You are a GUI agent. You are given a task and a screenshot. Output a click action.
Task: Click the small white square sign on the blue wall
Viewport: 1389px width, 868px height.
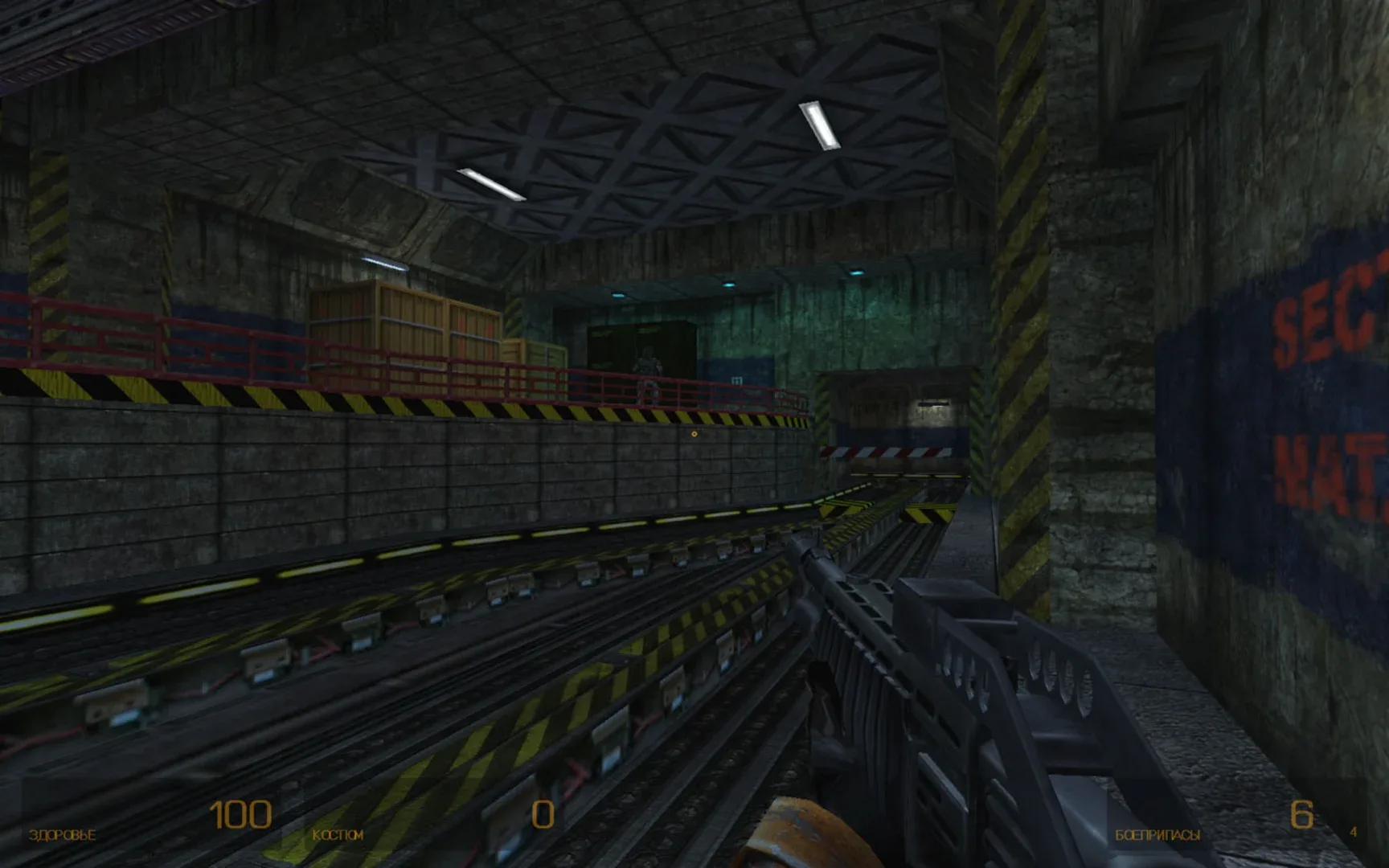pos(738,380)
